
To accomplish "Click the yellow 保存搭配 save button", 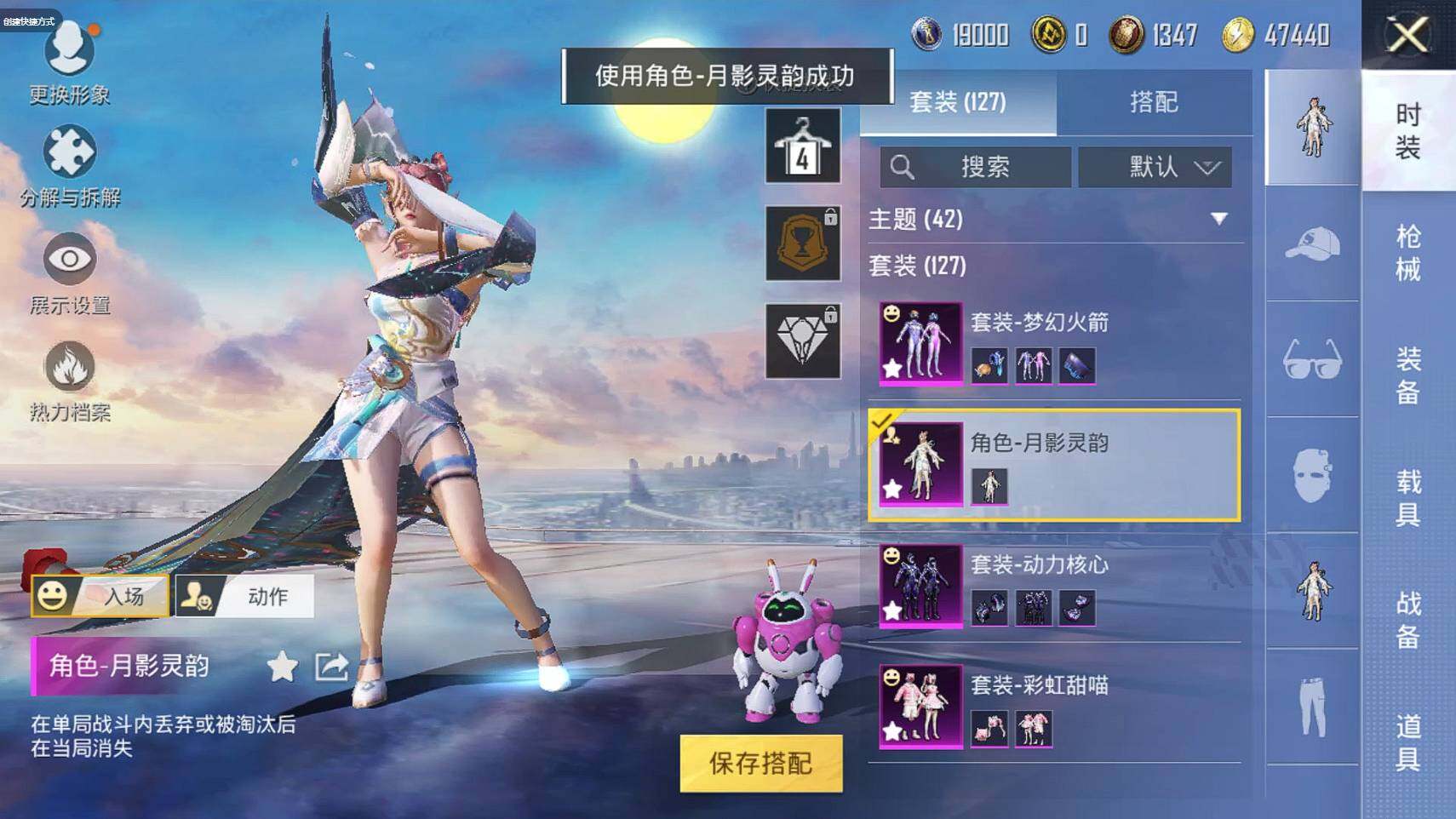I will pyautogui.click(x=760, y=764).
